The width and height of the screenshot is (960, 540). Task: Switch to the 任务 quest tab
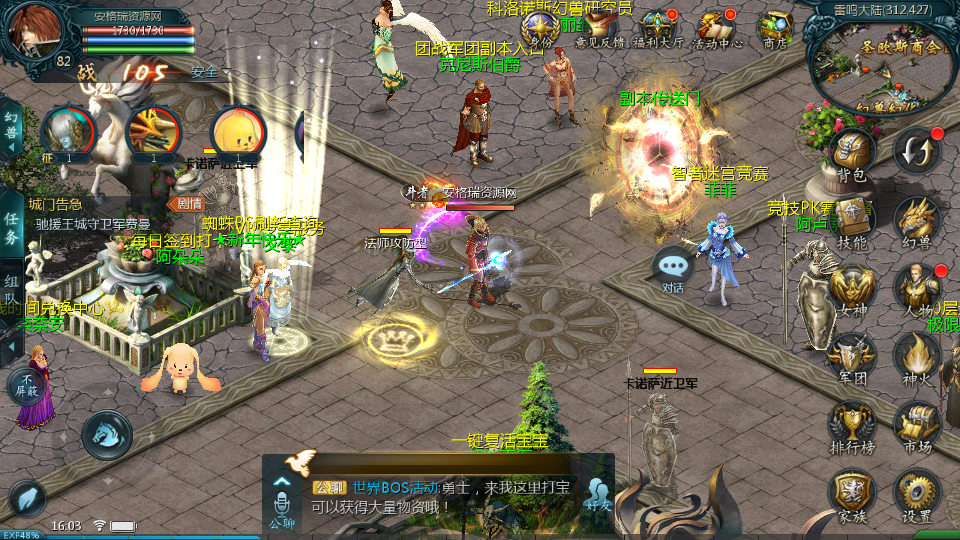coord(11,229)
